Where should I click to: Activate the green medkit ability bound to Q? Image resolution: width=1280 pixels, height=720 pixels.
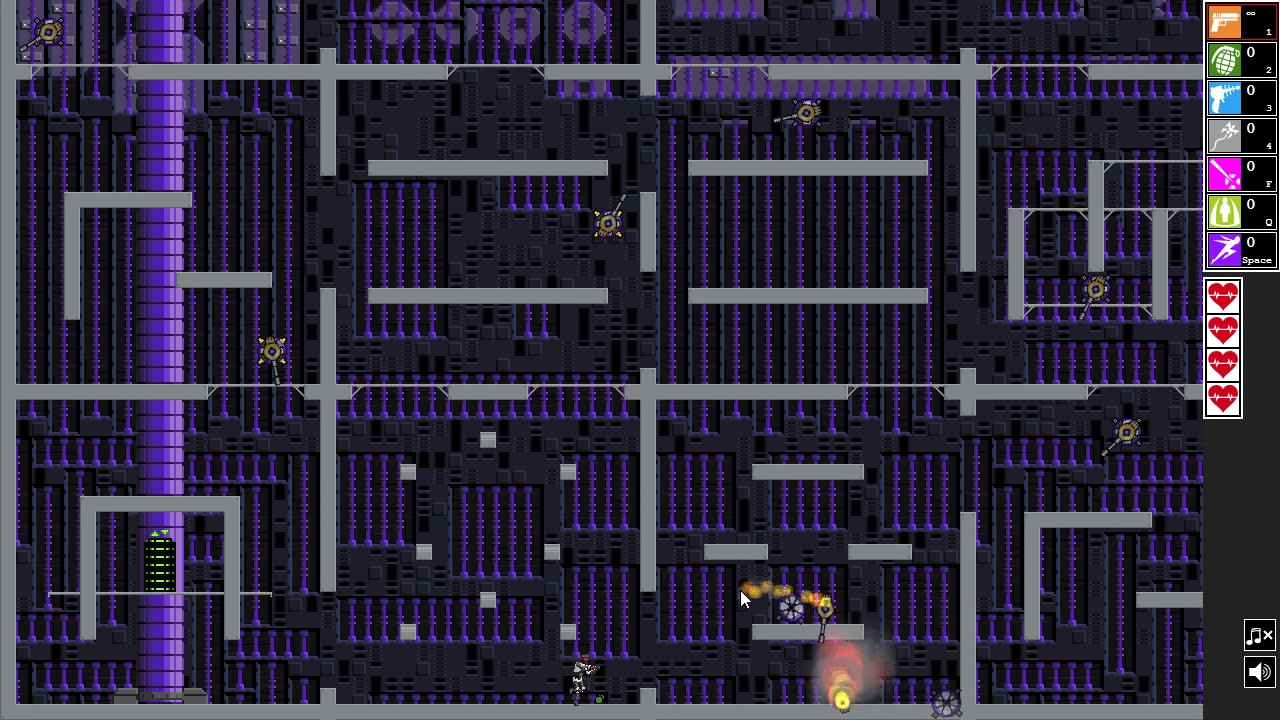pyautogui.click(x=1225, y=211)
